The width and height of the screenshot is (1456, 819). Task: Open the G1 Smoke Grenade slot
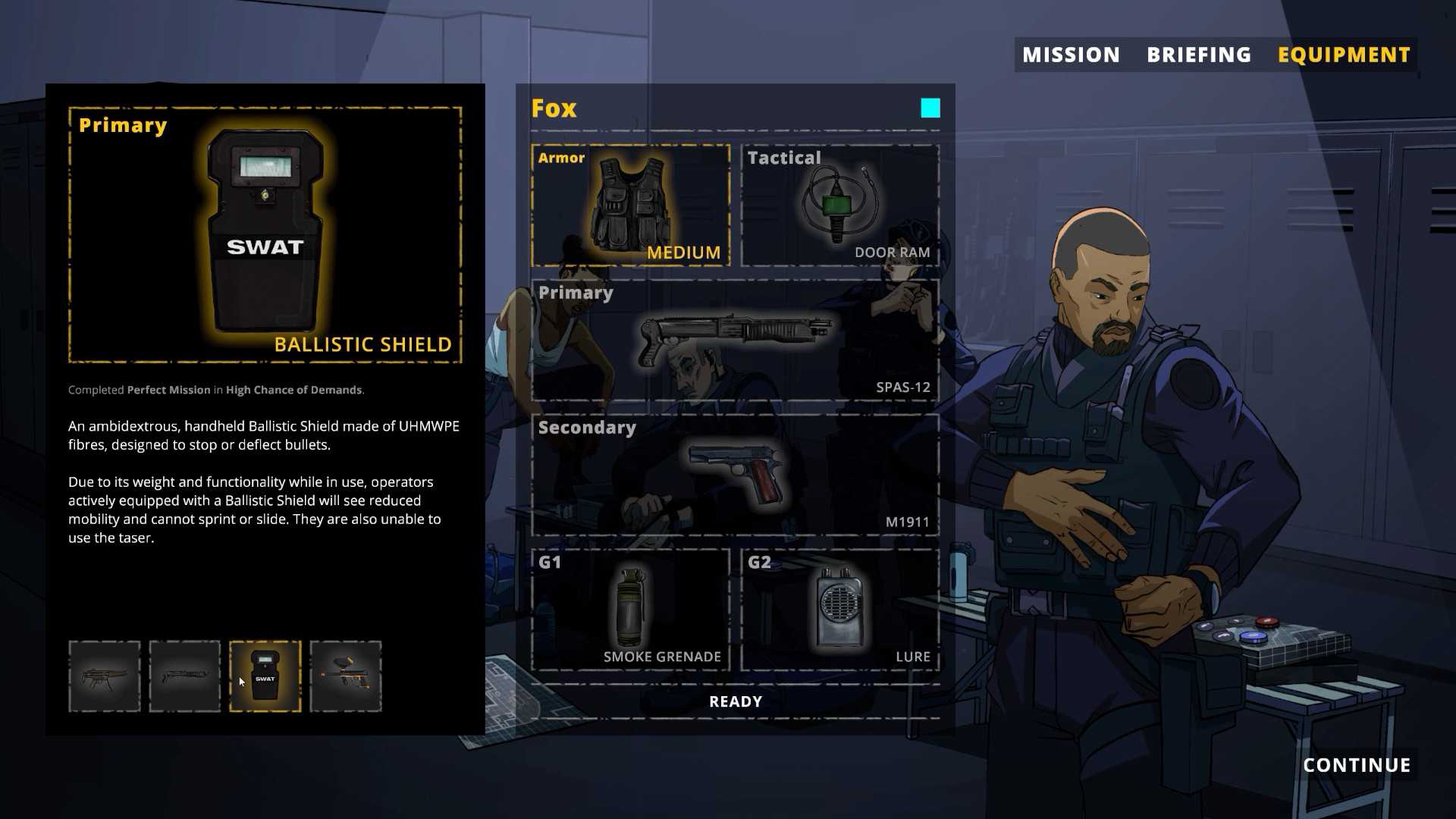(x=631, y=610)
